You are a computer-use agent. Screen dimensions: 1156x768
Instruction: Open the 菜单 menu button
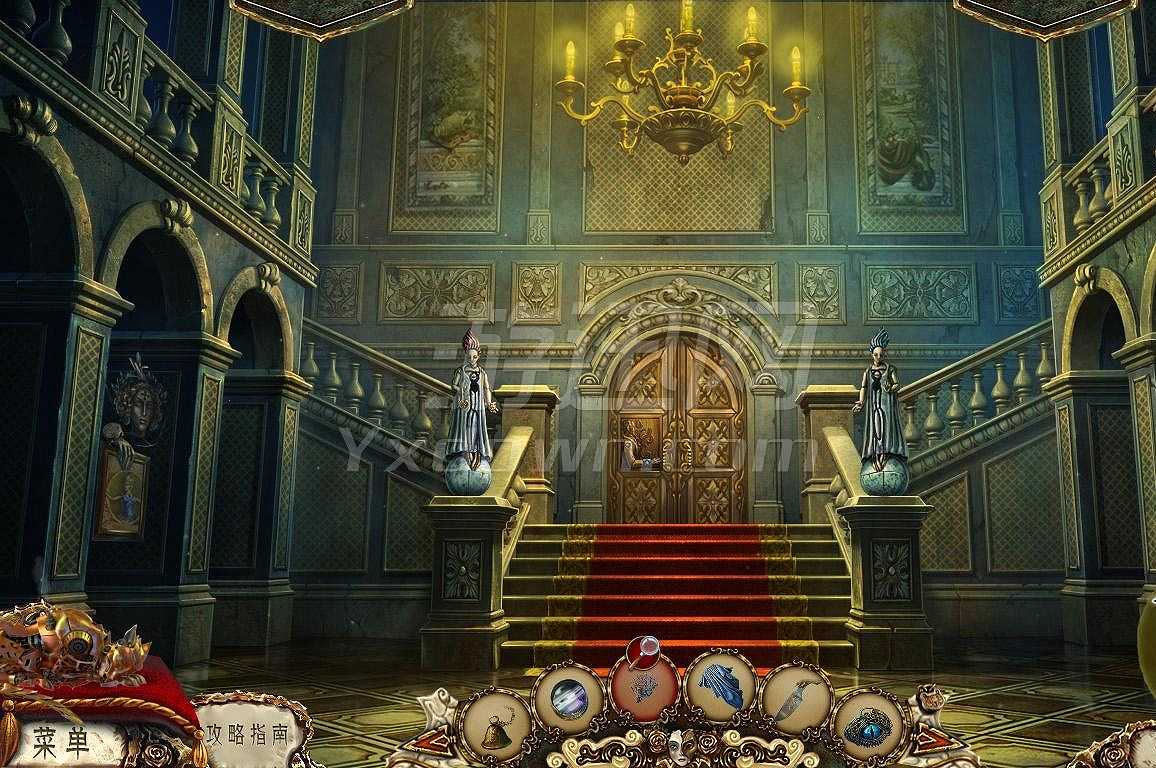62,743
